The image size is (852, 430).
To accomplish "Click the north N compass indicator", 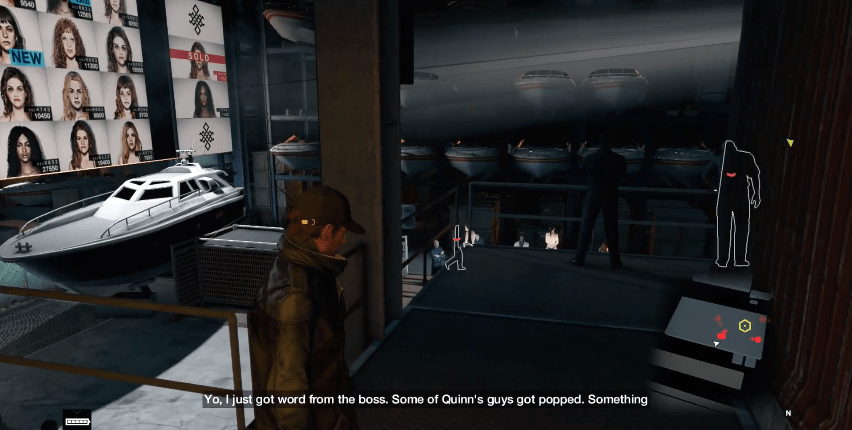I will tap(788, 413).
